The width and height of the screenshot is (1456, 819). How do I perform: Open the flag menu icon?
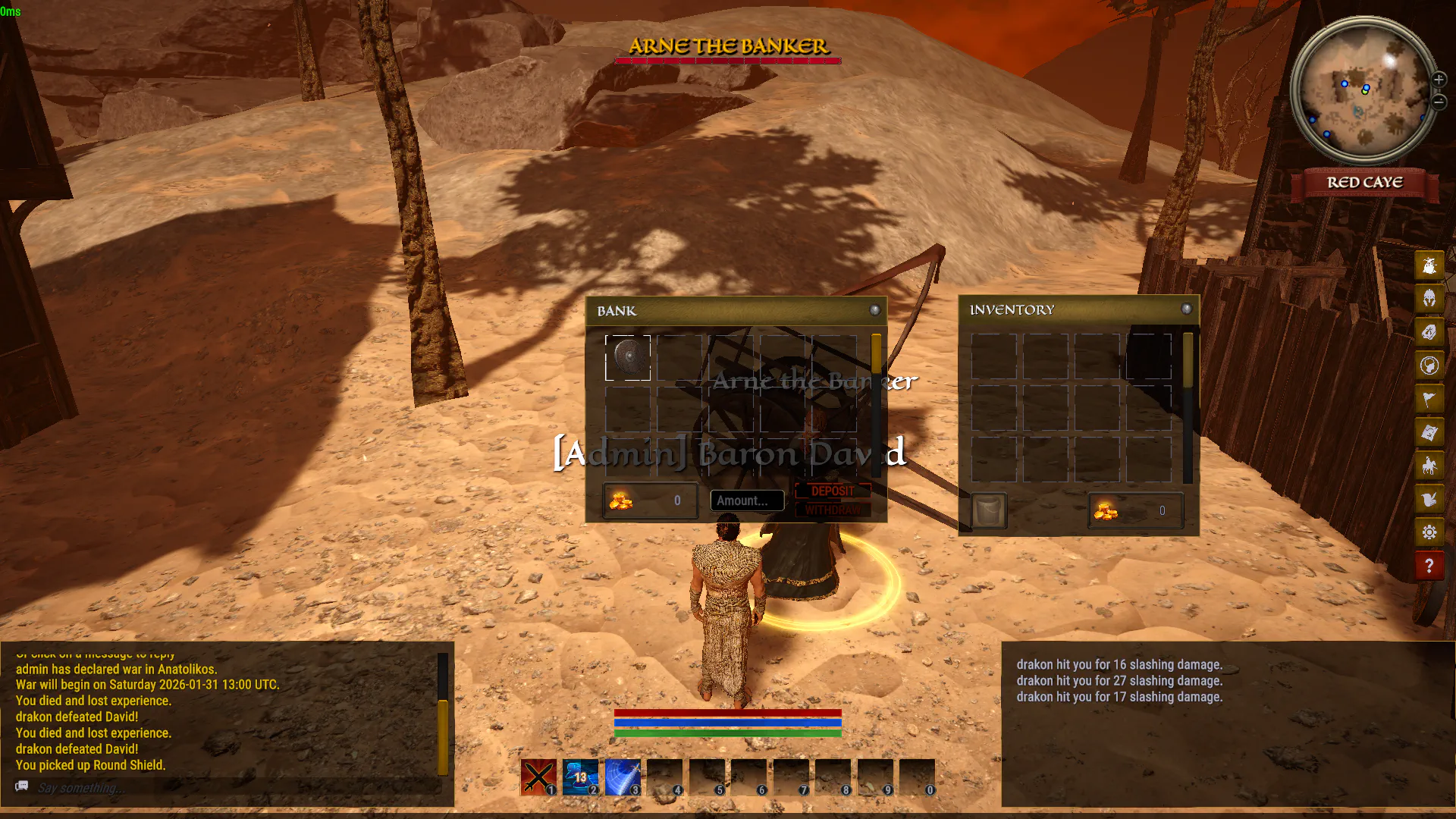(x=1429, y=399)
